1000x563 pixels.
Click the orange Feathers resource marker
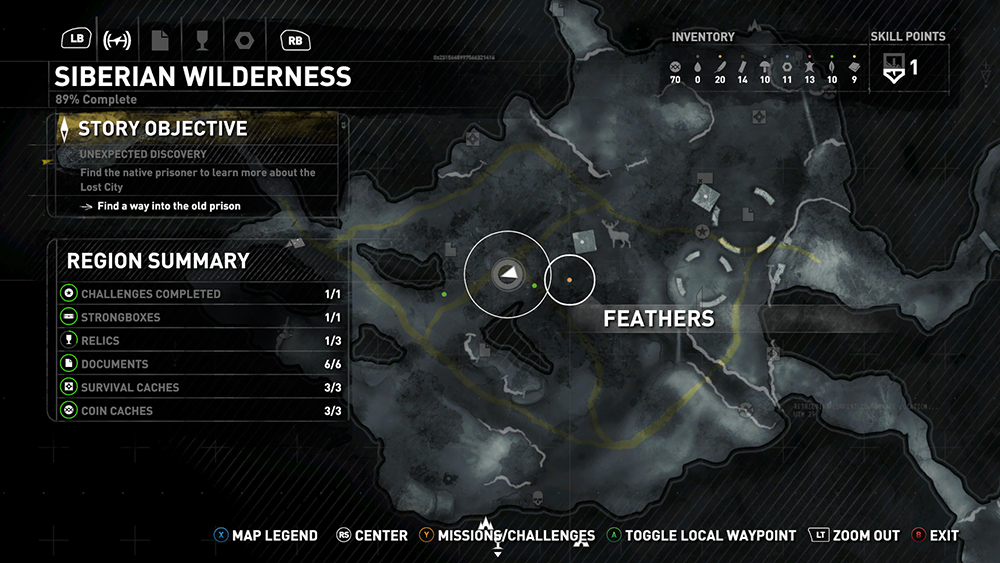pos(569,281)
